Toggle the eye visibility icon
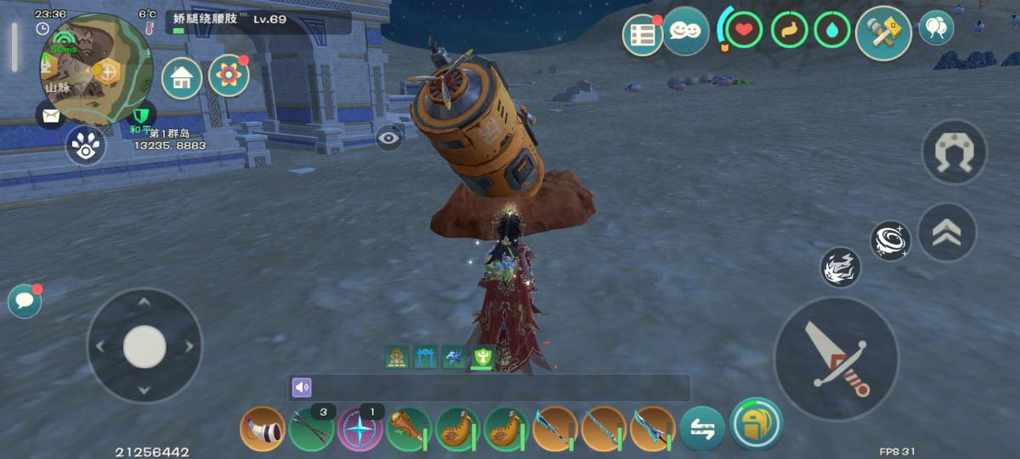 [x=389, y=139]
